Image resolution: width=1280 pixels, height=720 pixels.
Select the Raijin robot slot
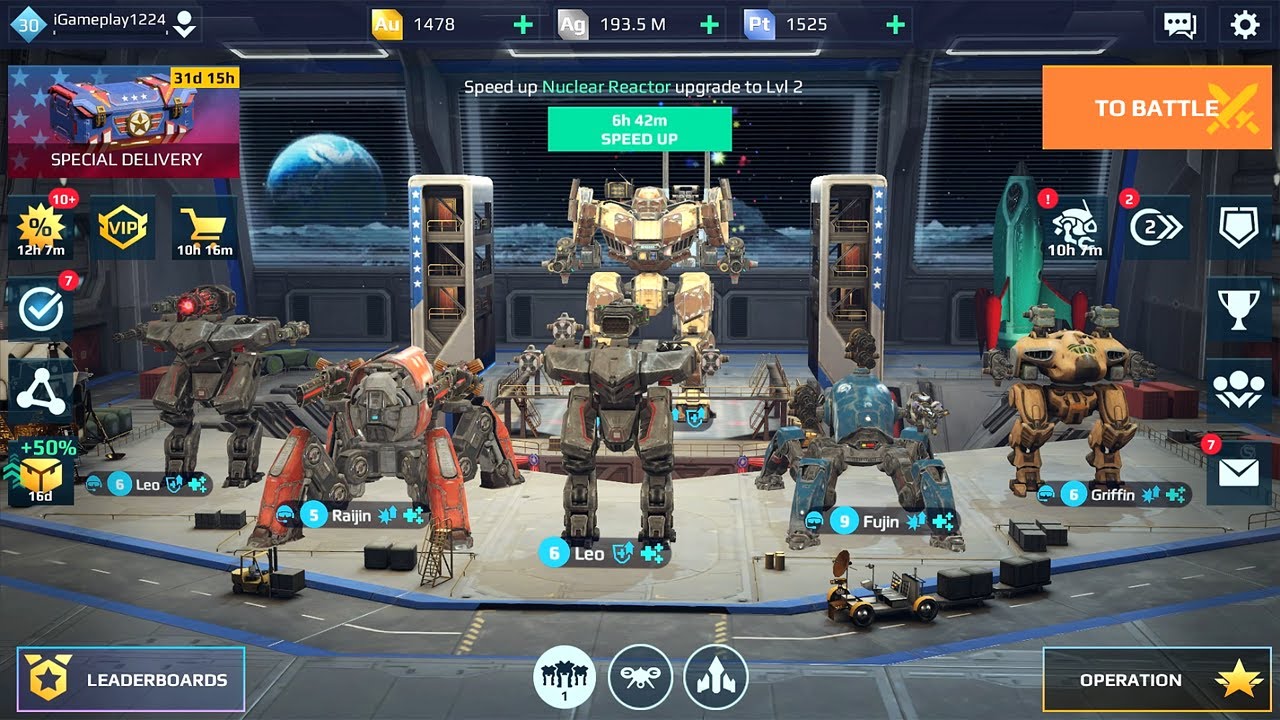352,516
